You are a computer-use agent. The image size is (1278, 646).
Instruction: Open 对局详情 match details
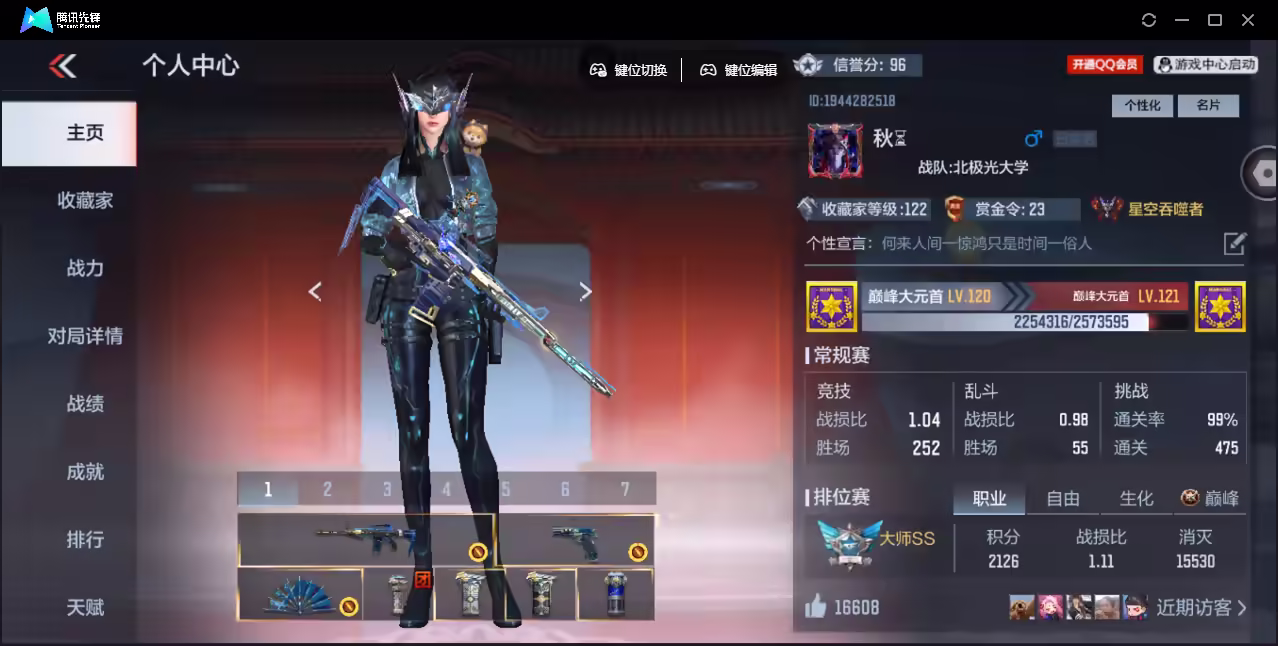85,336
